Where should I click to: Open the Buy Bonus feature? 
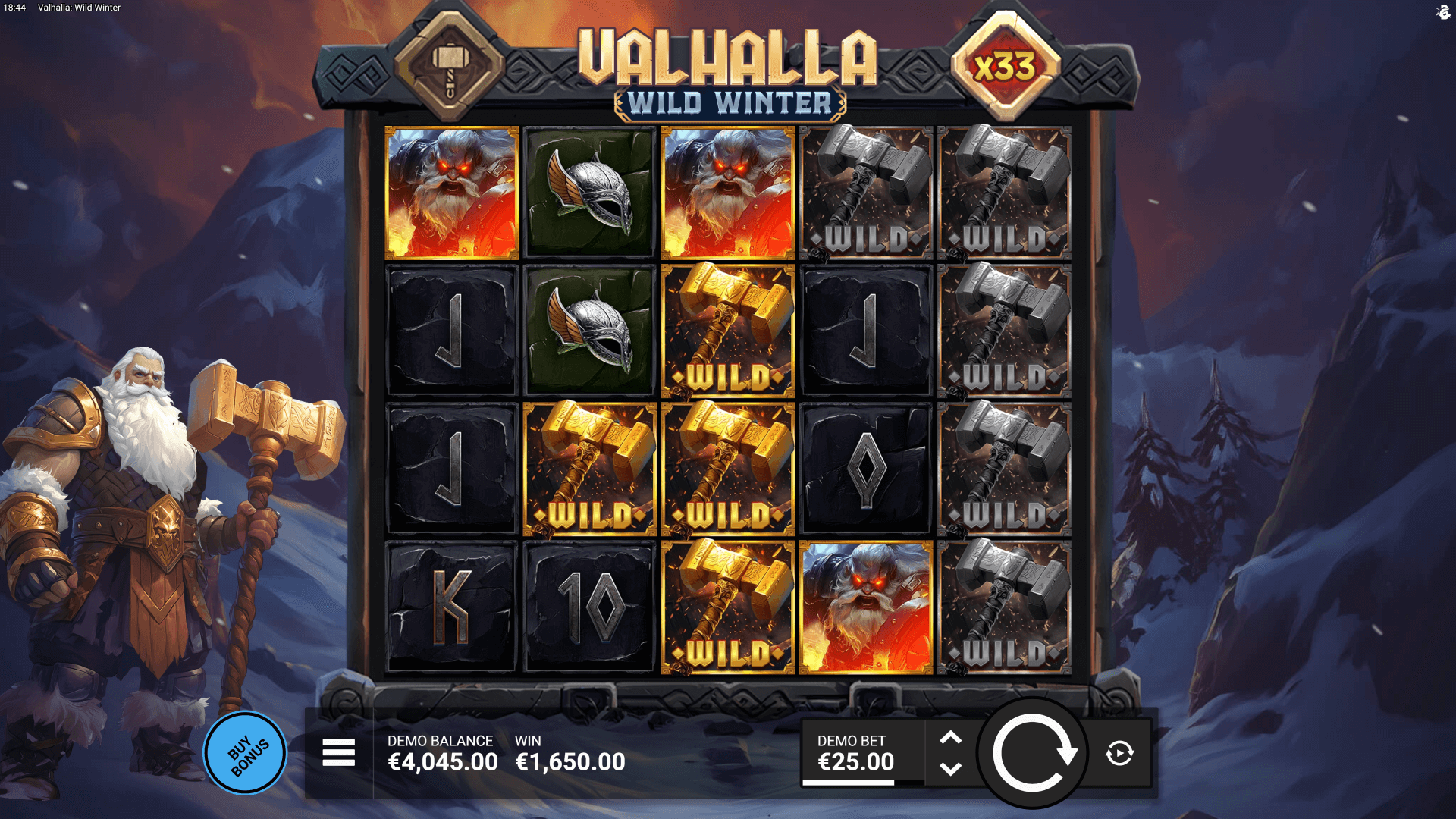[245, 753]
